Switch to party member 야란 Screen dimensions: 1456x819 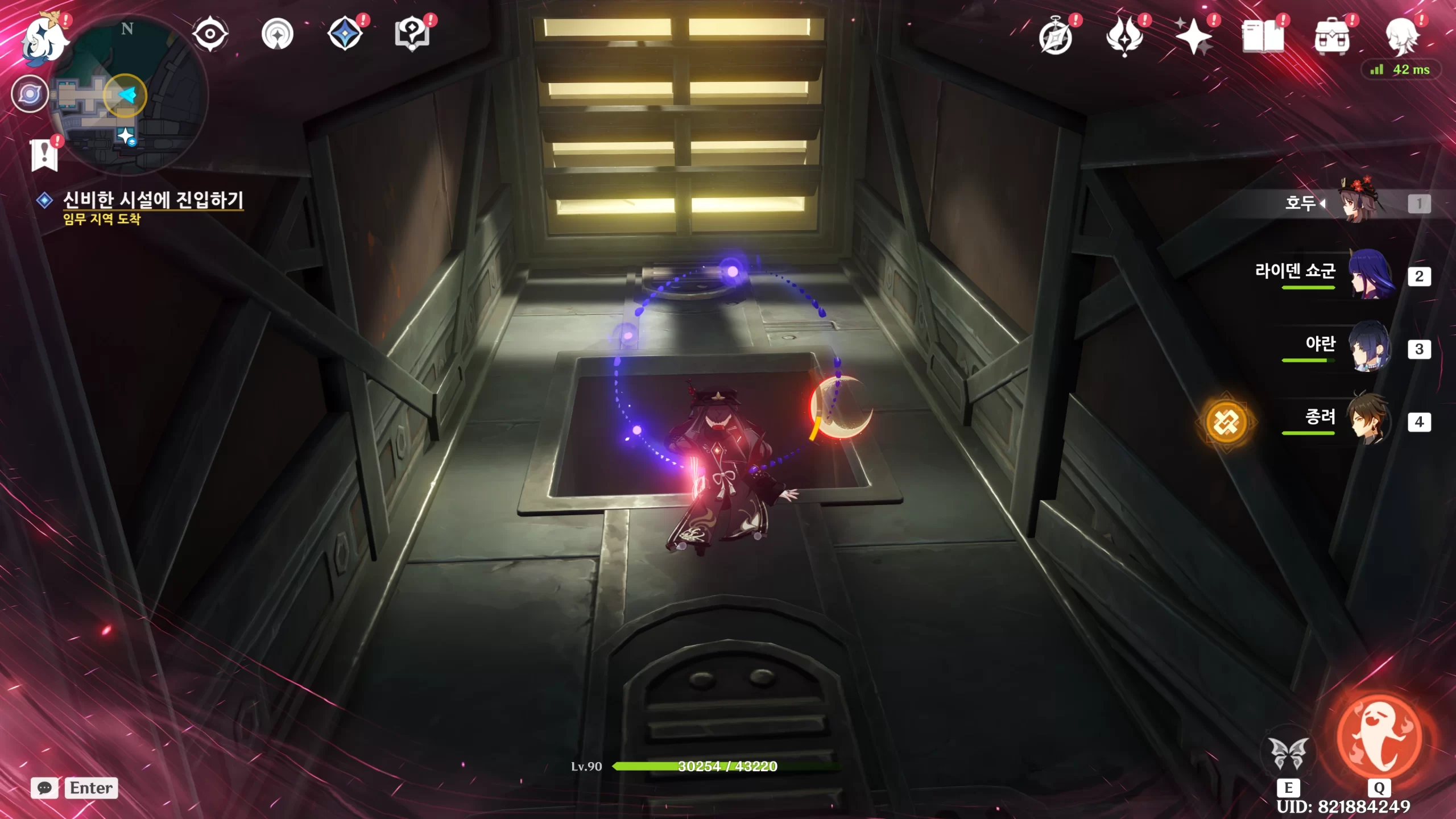1371,347
